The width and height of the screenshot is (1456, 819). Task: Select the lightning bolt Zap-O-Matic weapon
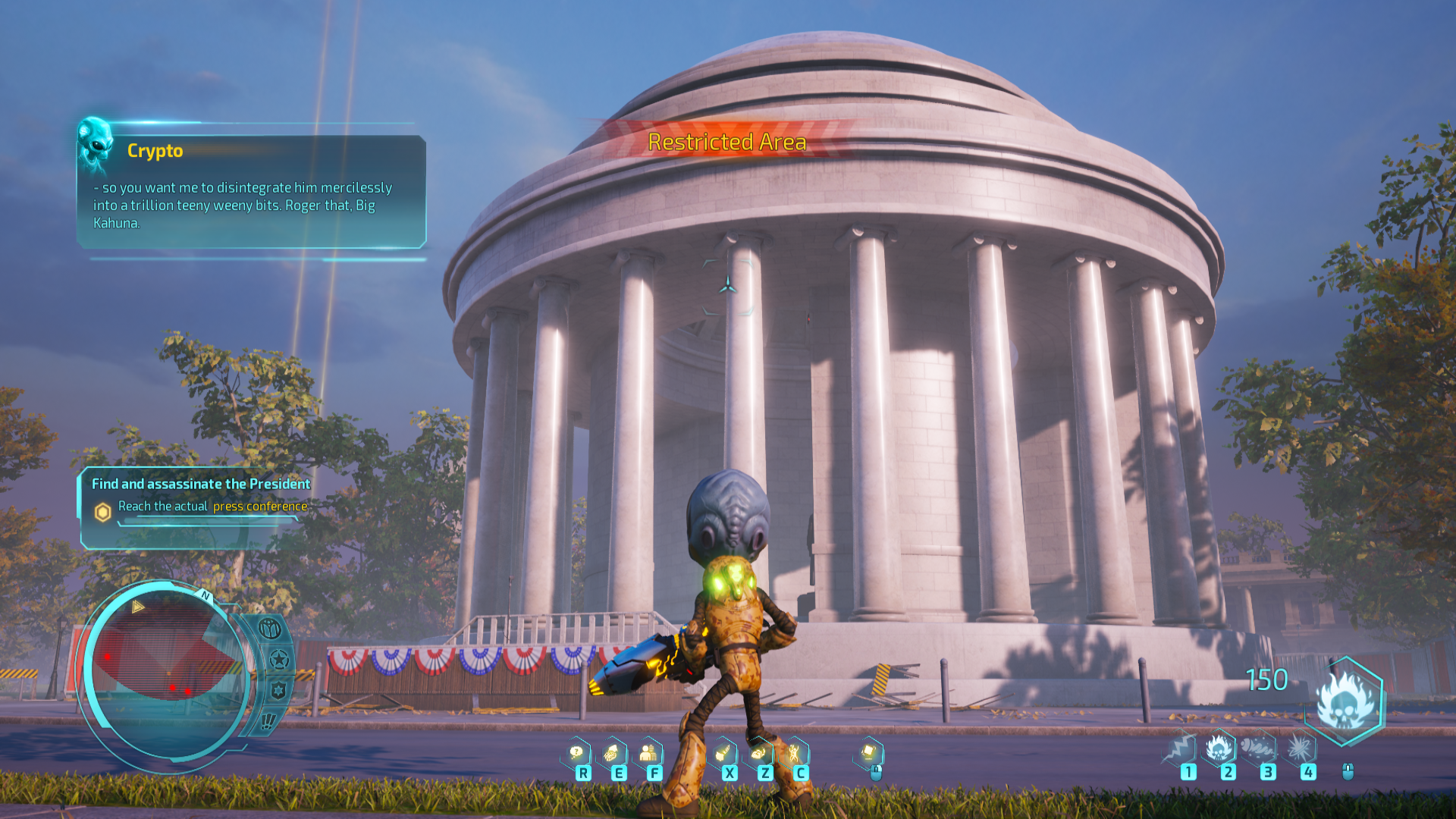1181,749
